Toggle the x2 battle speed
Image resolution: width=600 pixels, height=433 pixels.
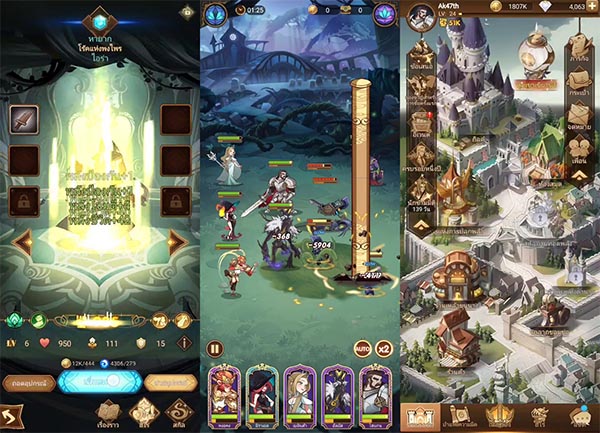381,350
